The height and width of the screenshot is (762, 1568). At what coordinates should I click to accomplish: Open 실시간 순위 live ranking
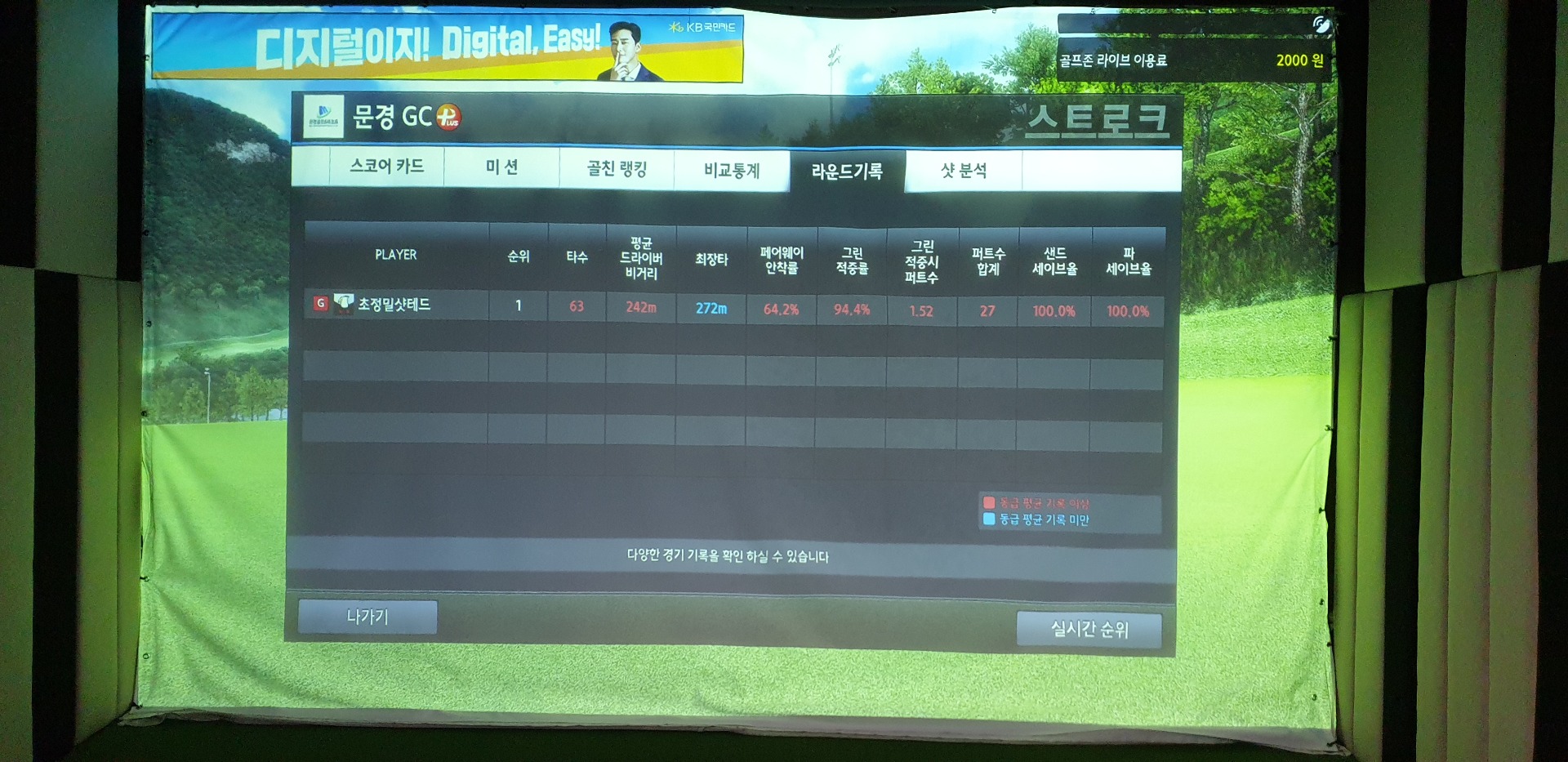tap(1089, 629)
